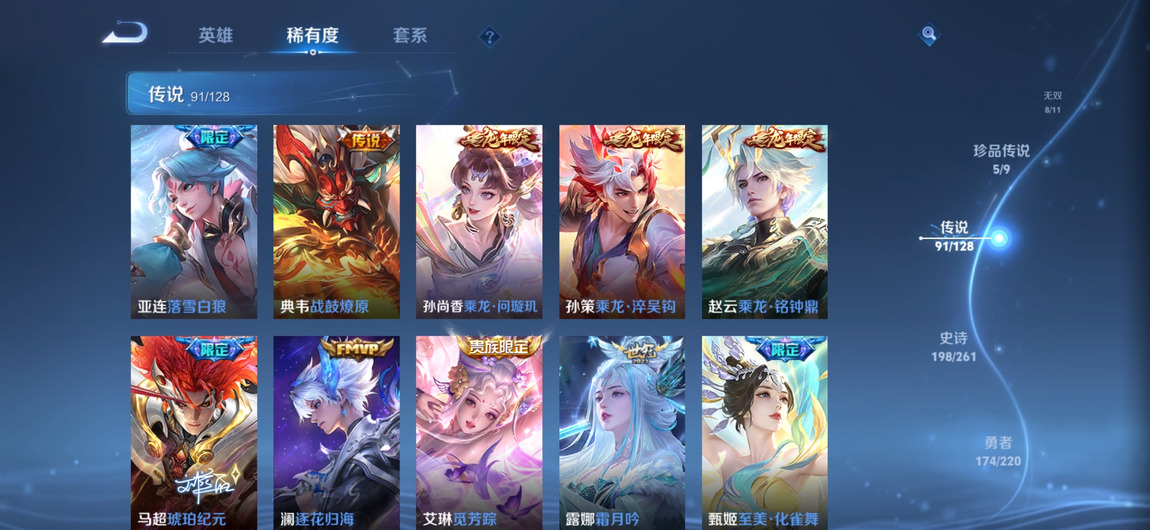This screenshot has width=1150, height=530.
Task: Open the 孙尚香 乘龙·问璇玑 skin card
Action: coord(479,222)
